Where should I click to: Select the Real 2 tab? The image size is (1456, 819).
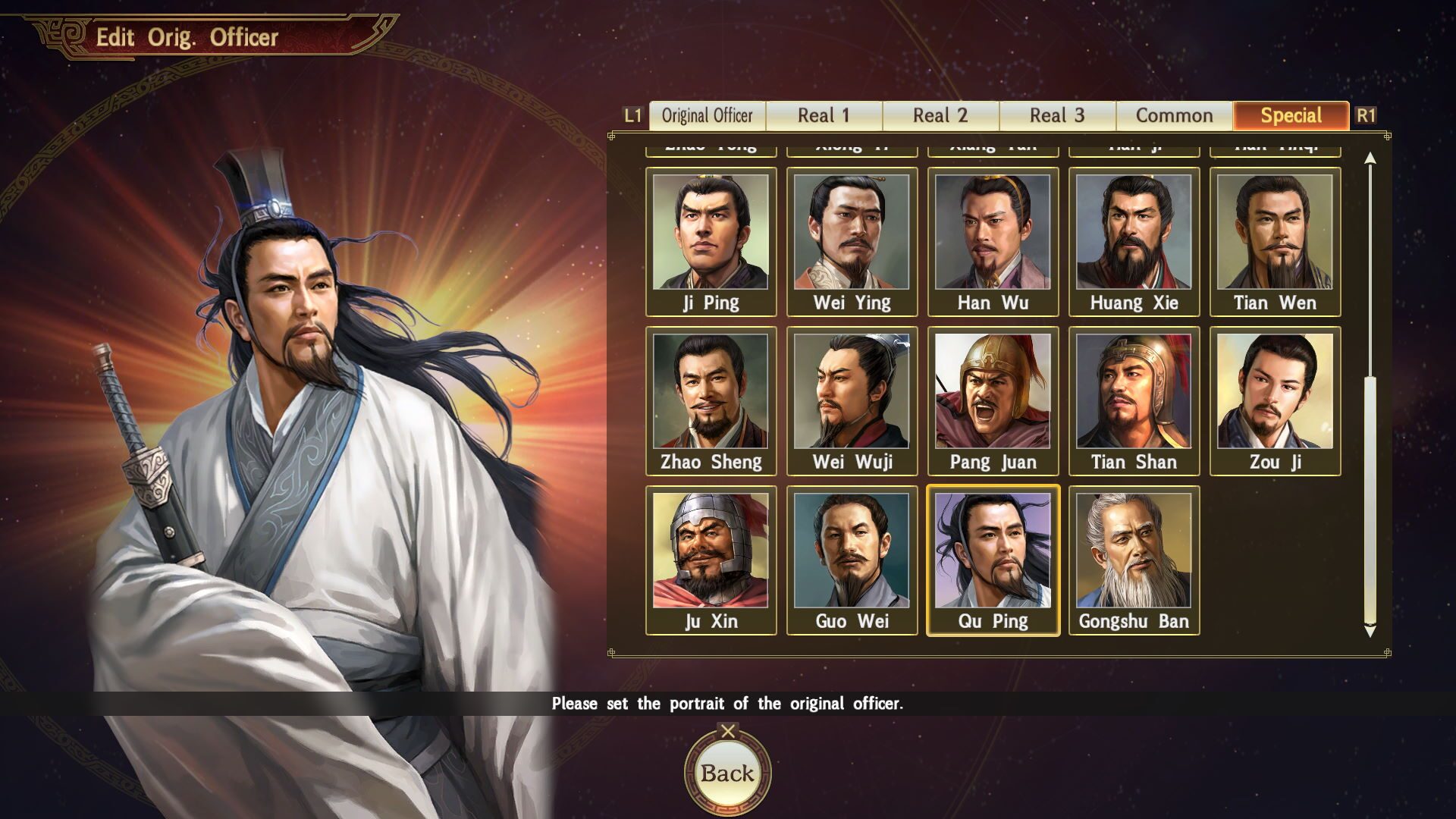940,116
